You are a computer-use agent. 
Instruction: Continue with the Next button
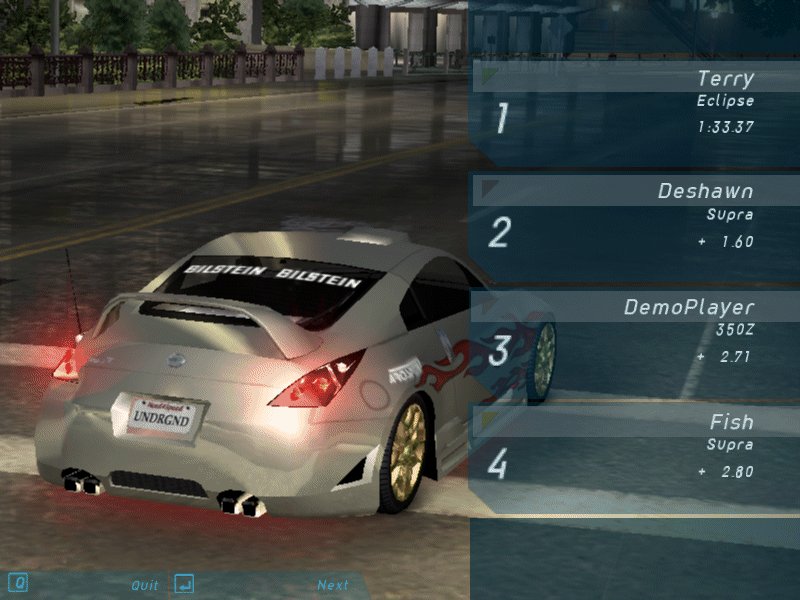pyautogui.click(x=333, y=585)
